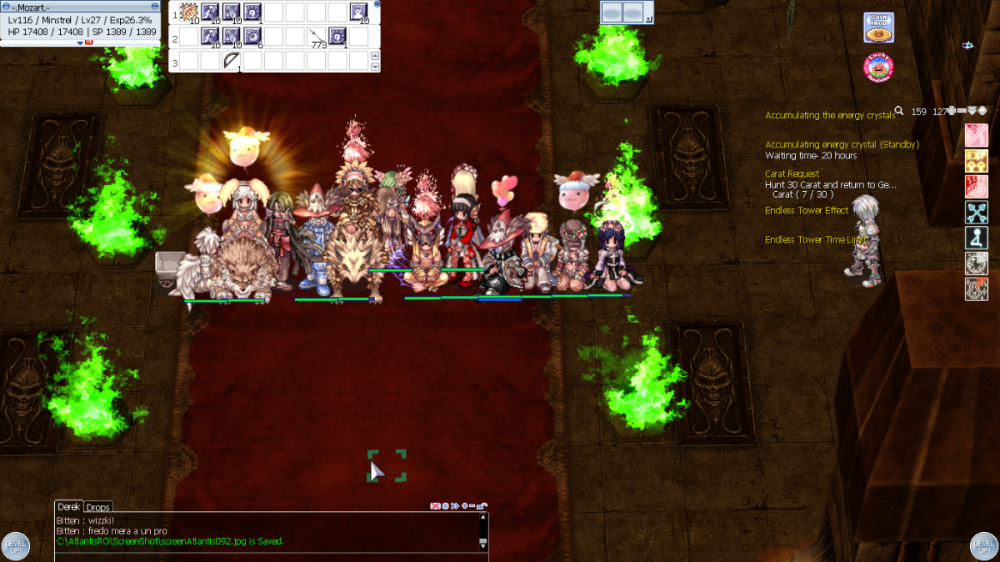Viewport: 1000px width, 562px height.
Task: Select the Derek chat tab
Action: point(68,507)
